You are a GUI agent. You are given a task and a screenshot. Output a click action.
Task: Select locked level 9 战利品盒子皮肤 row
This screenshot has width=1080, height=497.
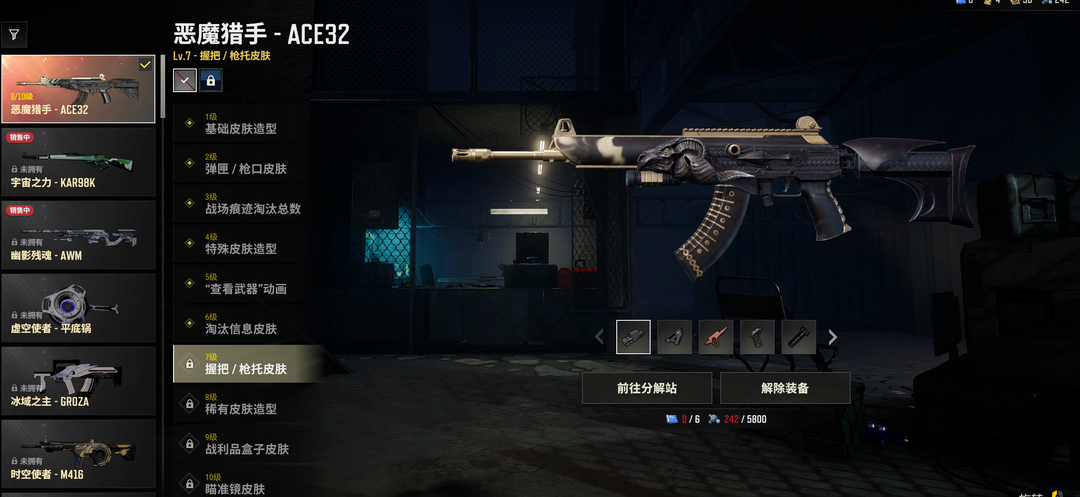(x=246, y=444)
